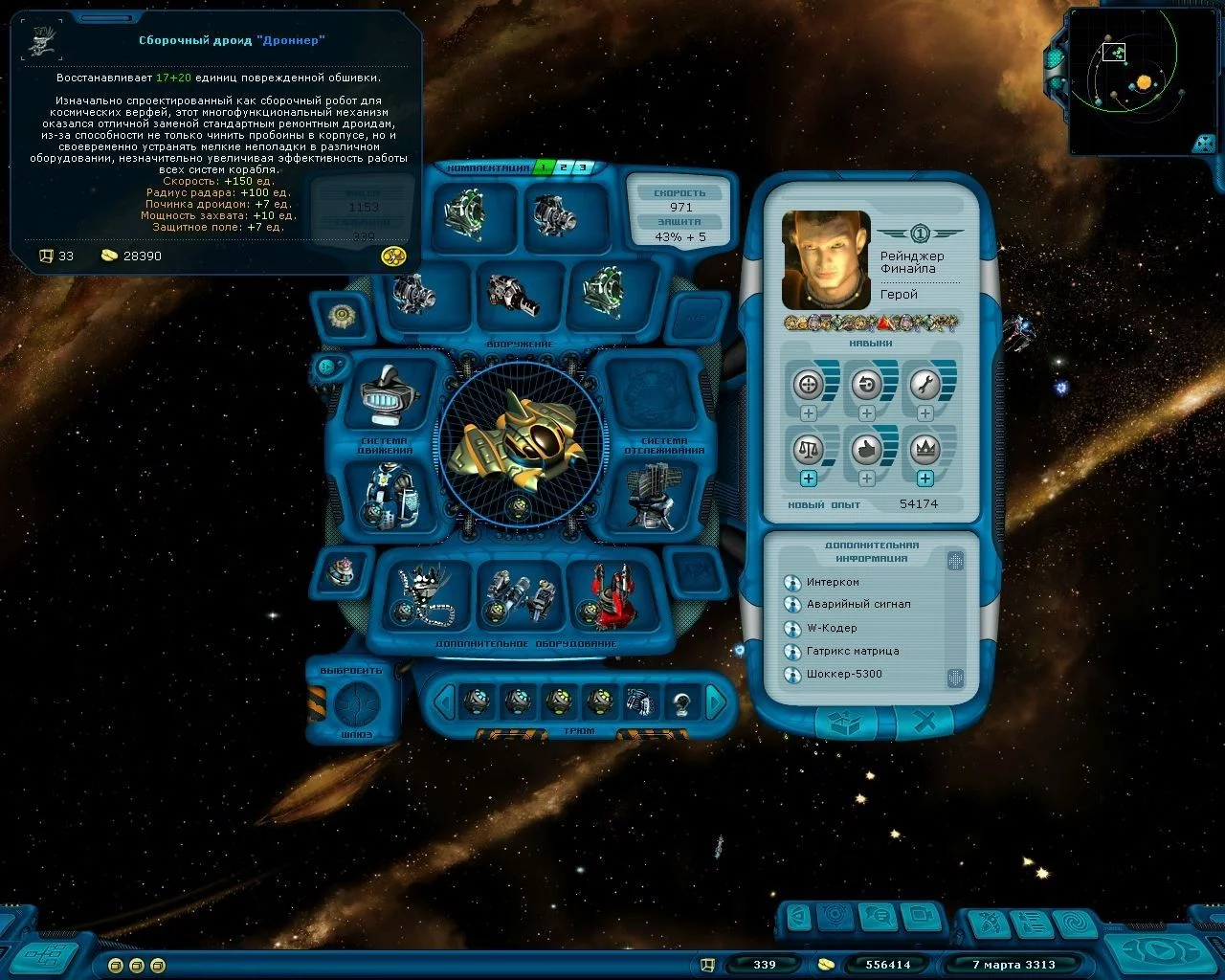Select the Интерком program entry
The height and width of the screenshot is (980, 1225).
coord(833,582)
